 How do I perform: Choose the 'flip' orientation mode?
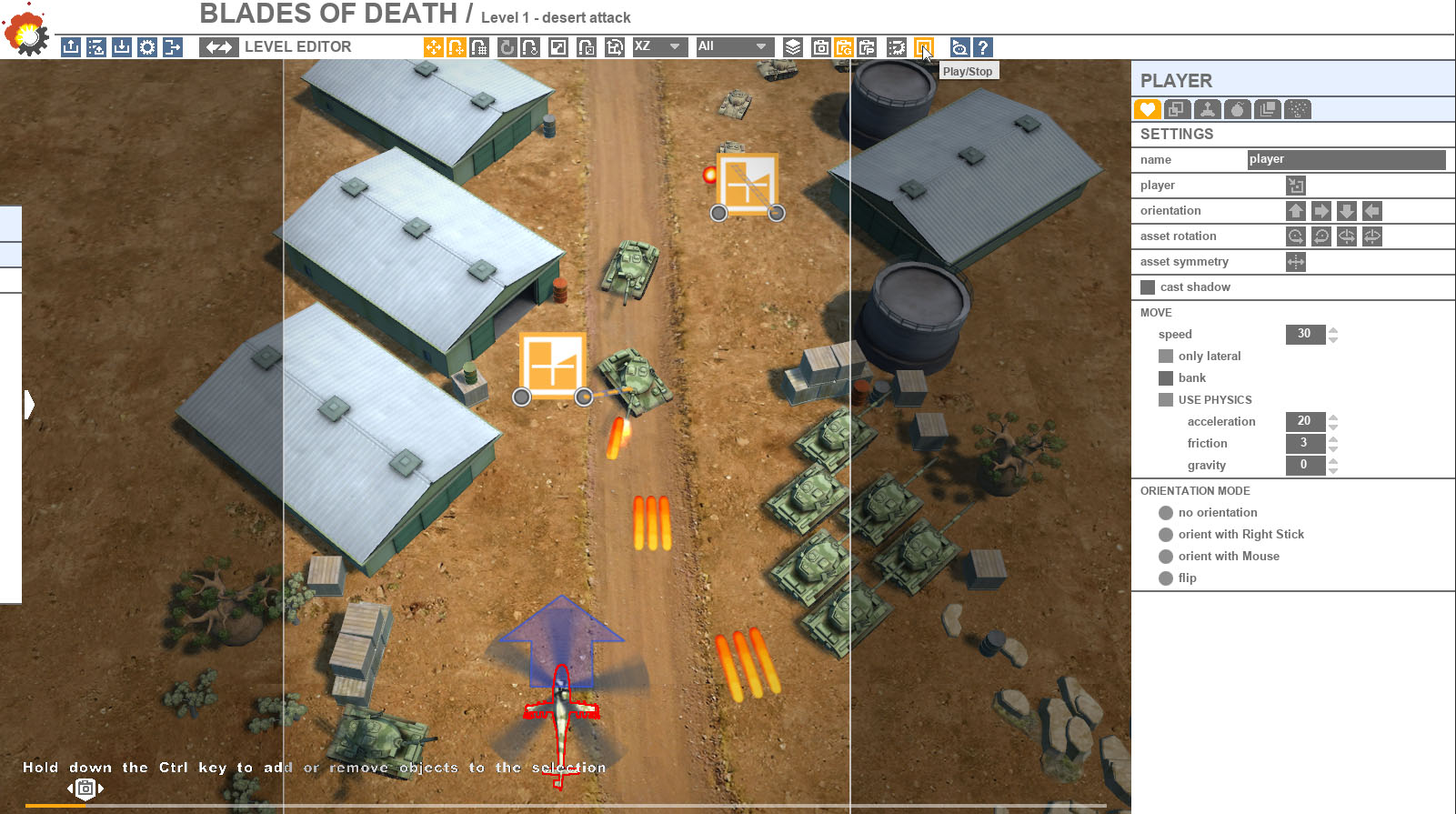(1165, 578)
